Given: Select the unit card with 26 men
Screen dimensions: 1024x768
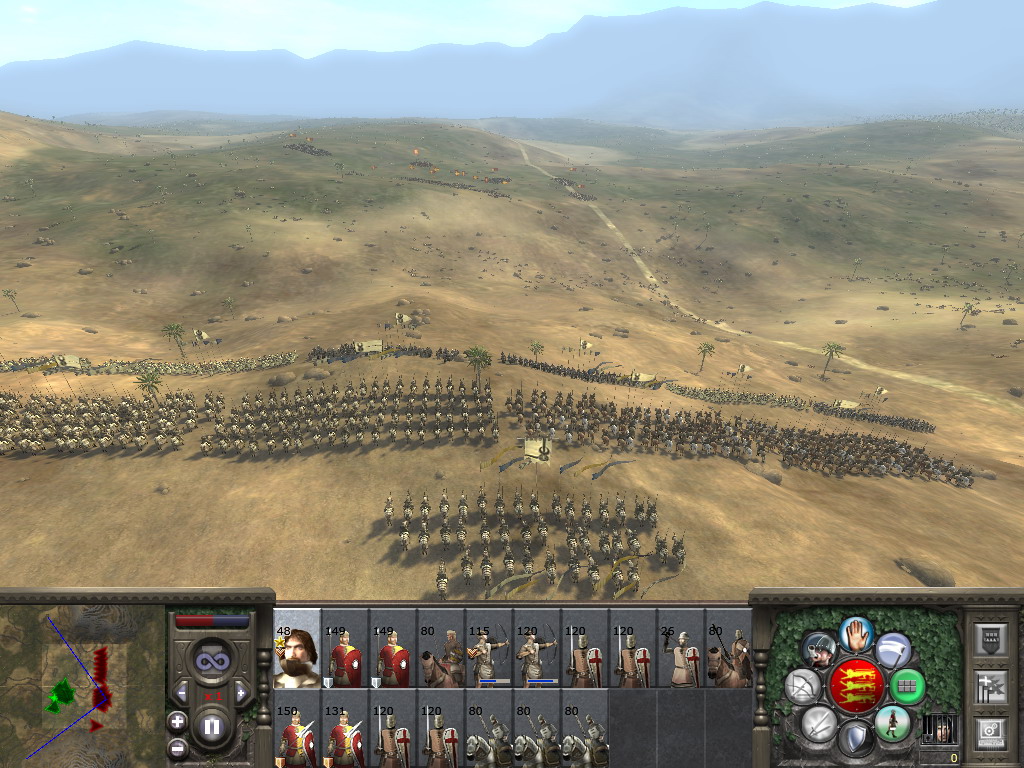Looking at the screenshot, I should (x=681, y=649).
